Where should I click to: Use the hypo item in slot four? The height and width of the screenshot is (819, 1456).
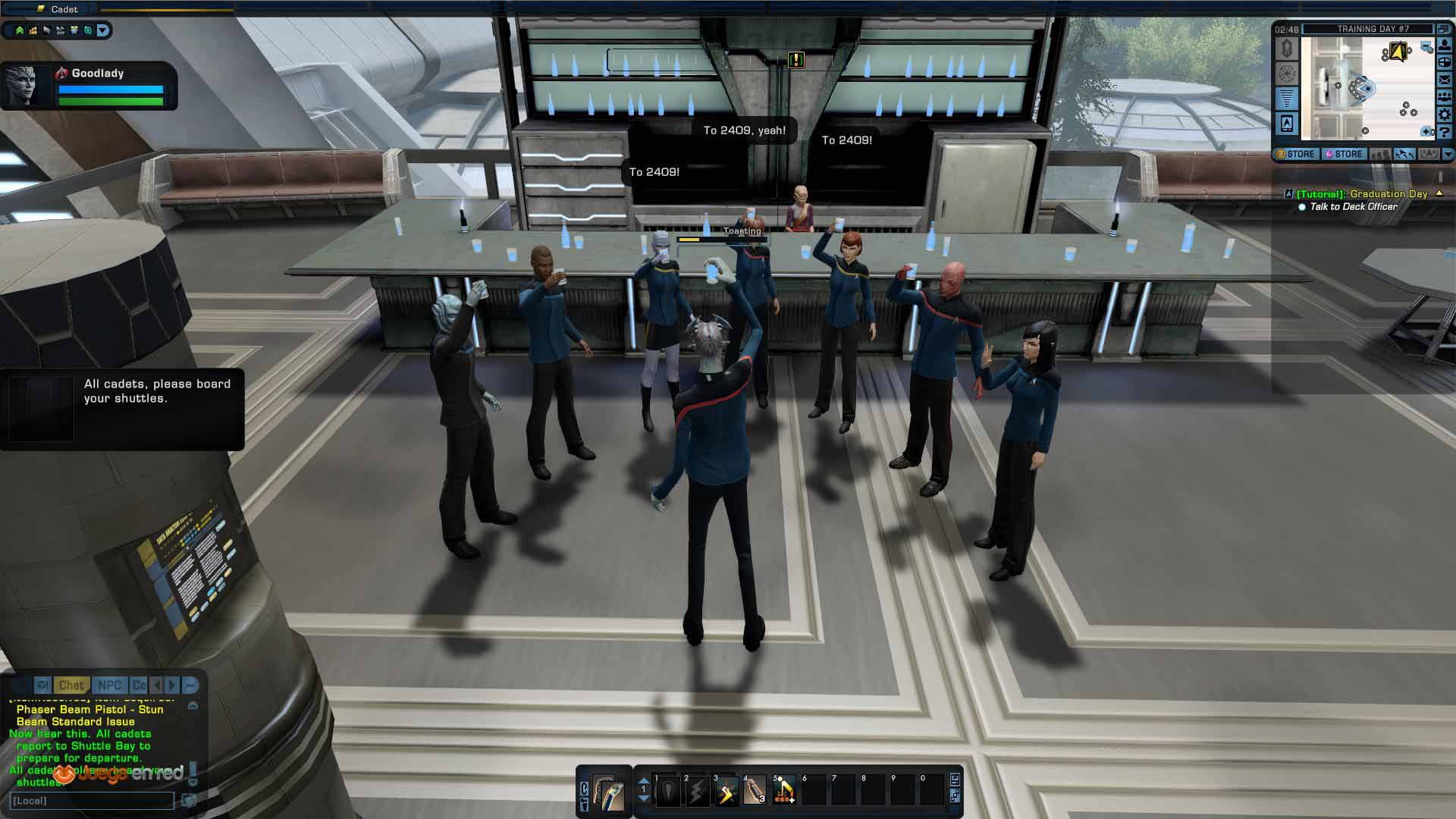click(x=755, y=792)
